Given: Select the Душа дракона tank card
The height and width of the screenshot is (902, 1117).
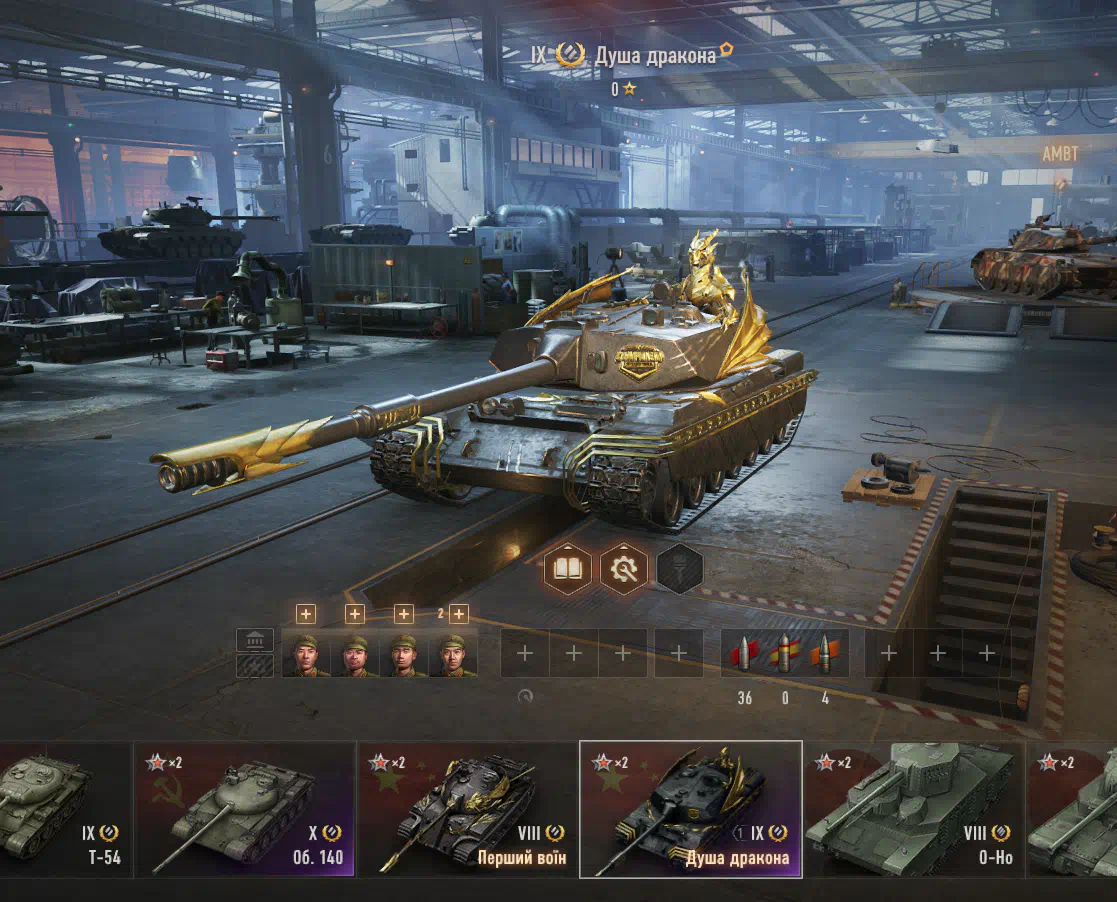Looking at the screenshot, I should click(x=690, y=809).
